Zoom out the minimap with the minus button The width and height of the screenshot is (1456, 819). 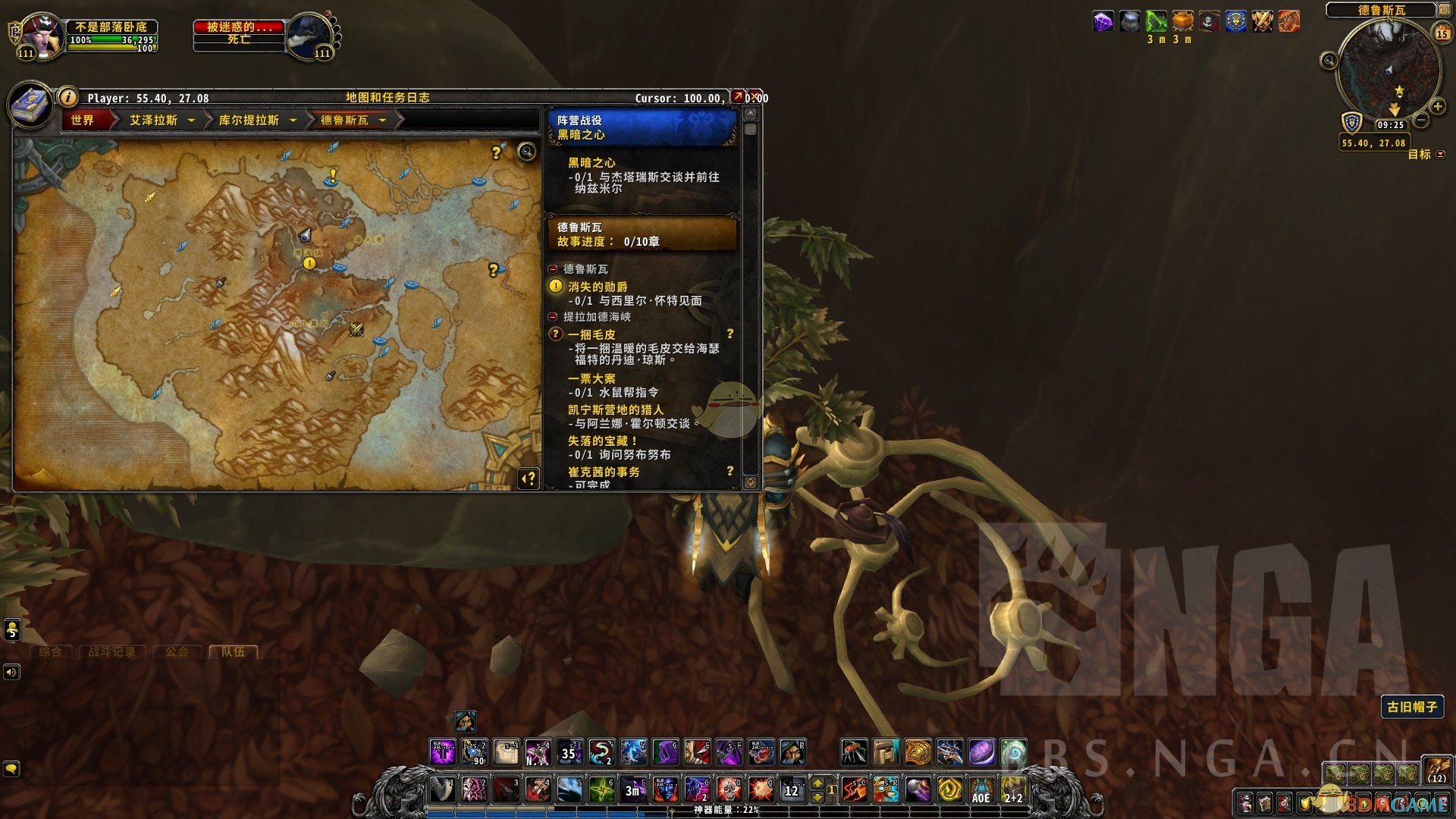[x=1422, y=120]
